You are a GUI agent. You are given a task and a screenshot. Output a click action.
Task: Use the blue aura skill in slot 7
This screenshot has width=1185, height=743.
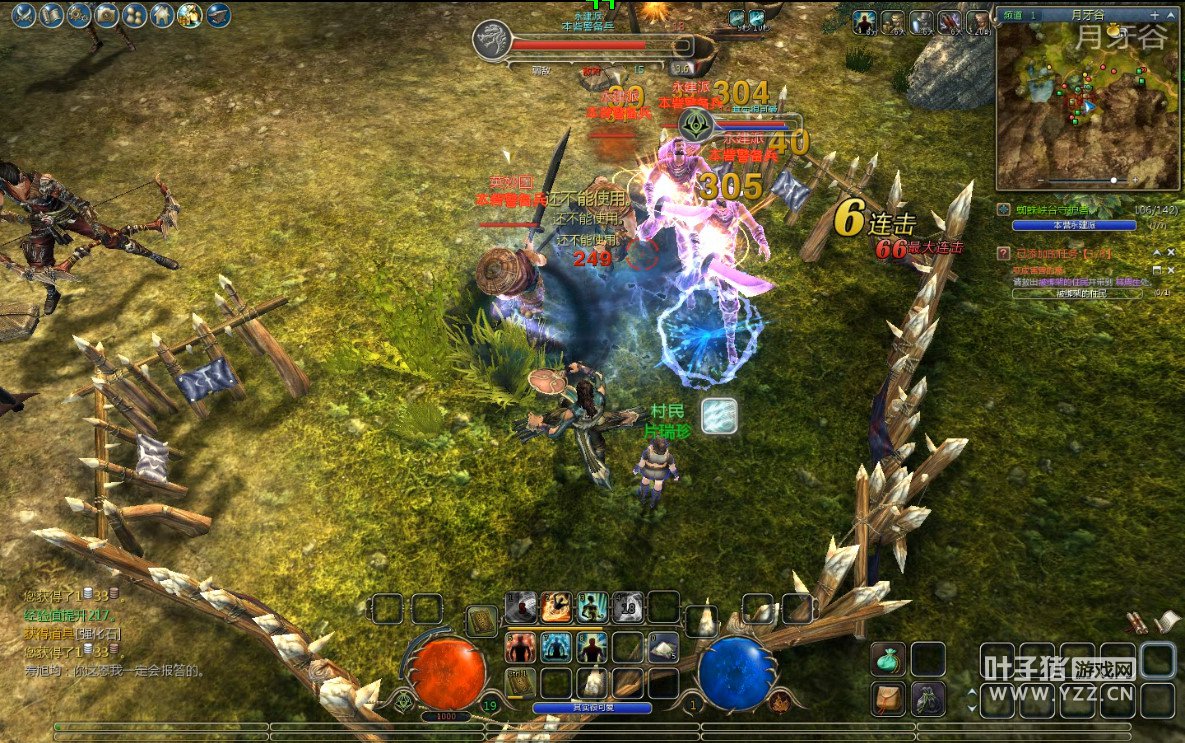[556, 647]
